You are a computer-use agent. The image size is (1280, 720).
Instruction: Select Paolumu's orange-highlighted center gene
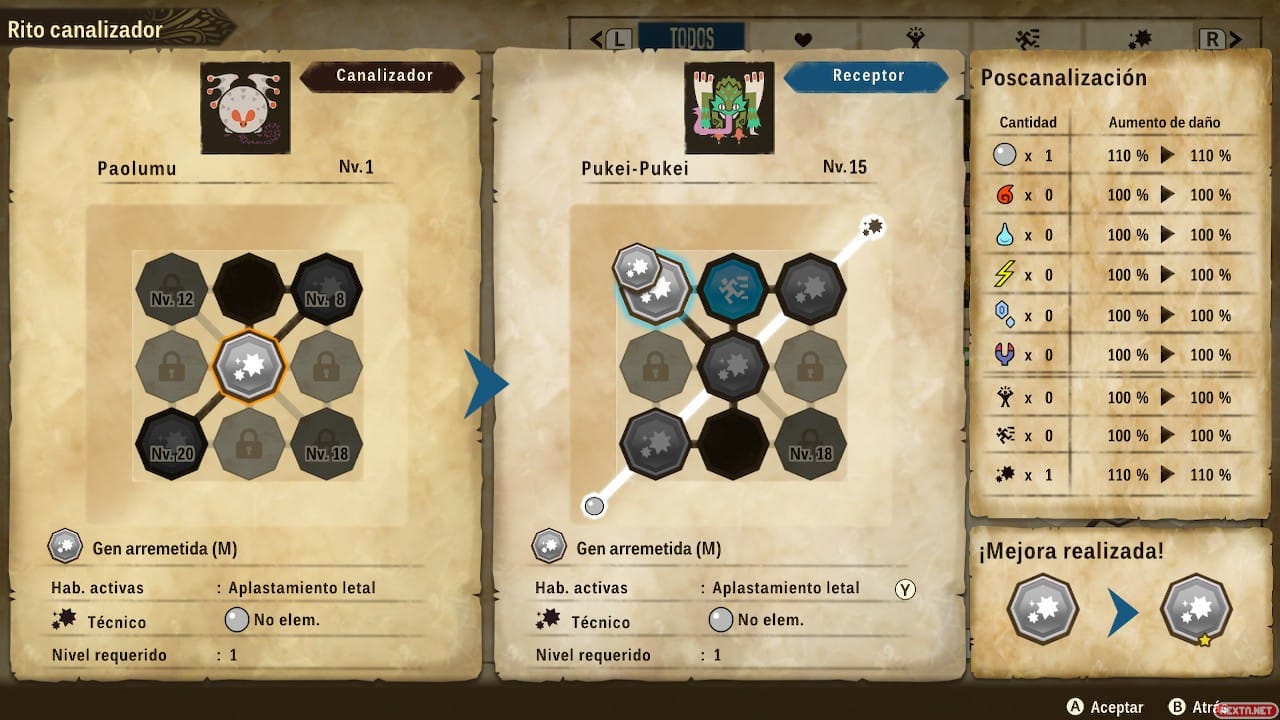249,366
